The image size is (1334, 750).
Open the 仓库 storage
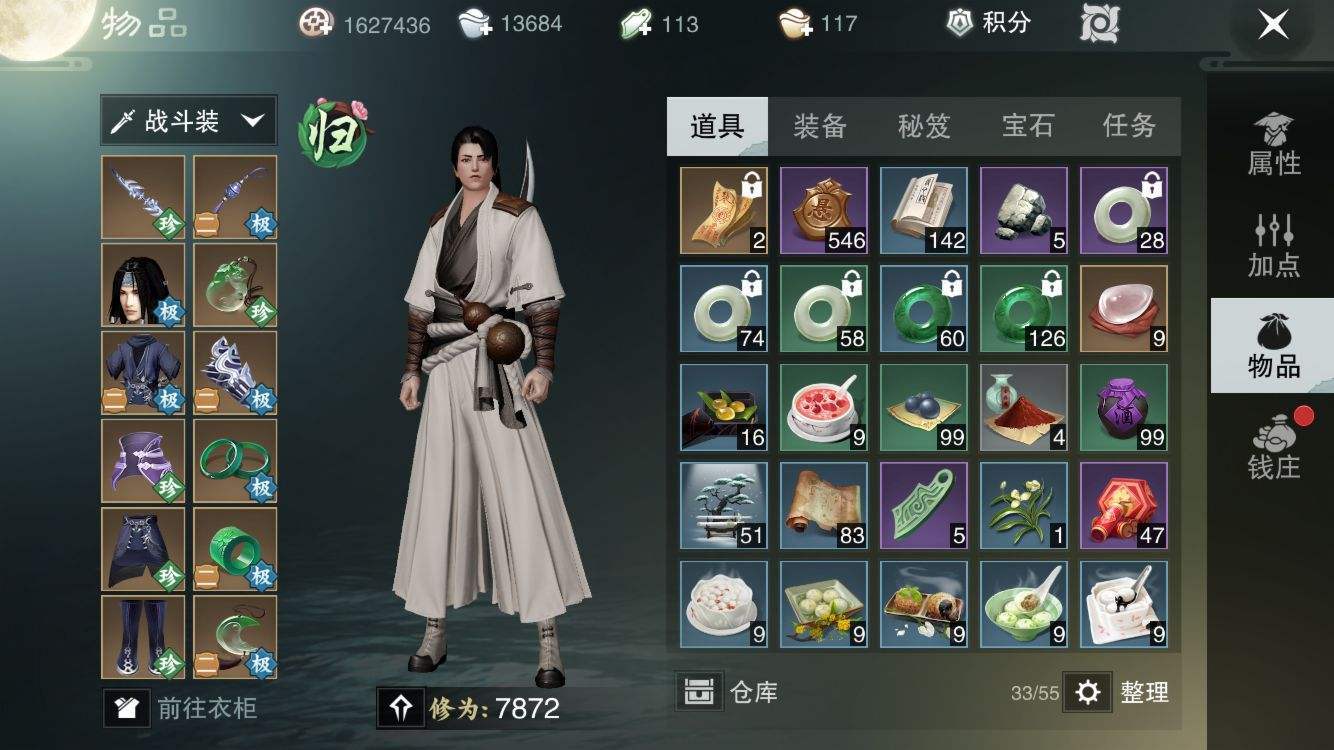[x=728, y=691]
